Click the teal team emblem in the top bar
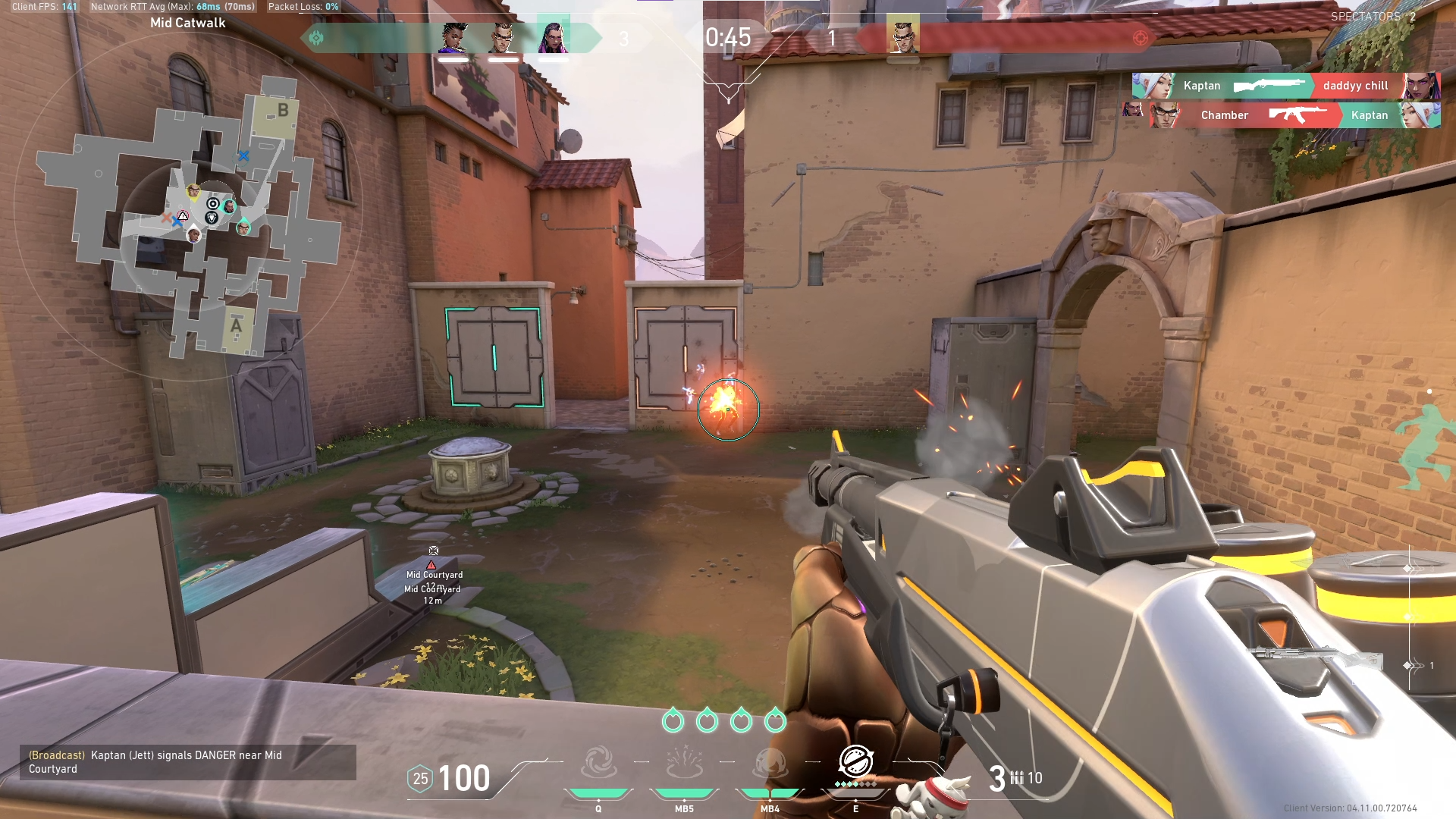Screen dimensions: 1456x819 [x=316, y=38]
